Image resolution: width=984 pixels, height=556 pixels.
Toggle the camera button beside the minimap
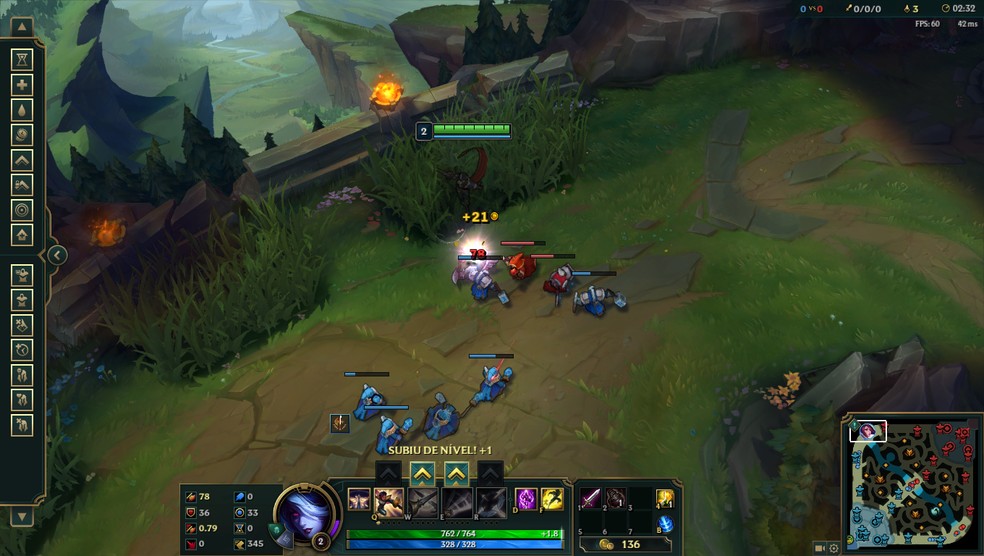pos(820,548)
